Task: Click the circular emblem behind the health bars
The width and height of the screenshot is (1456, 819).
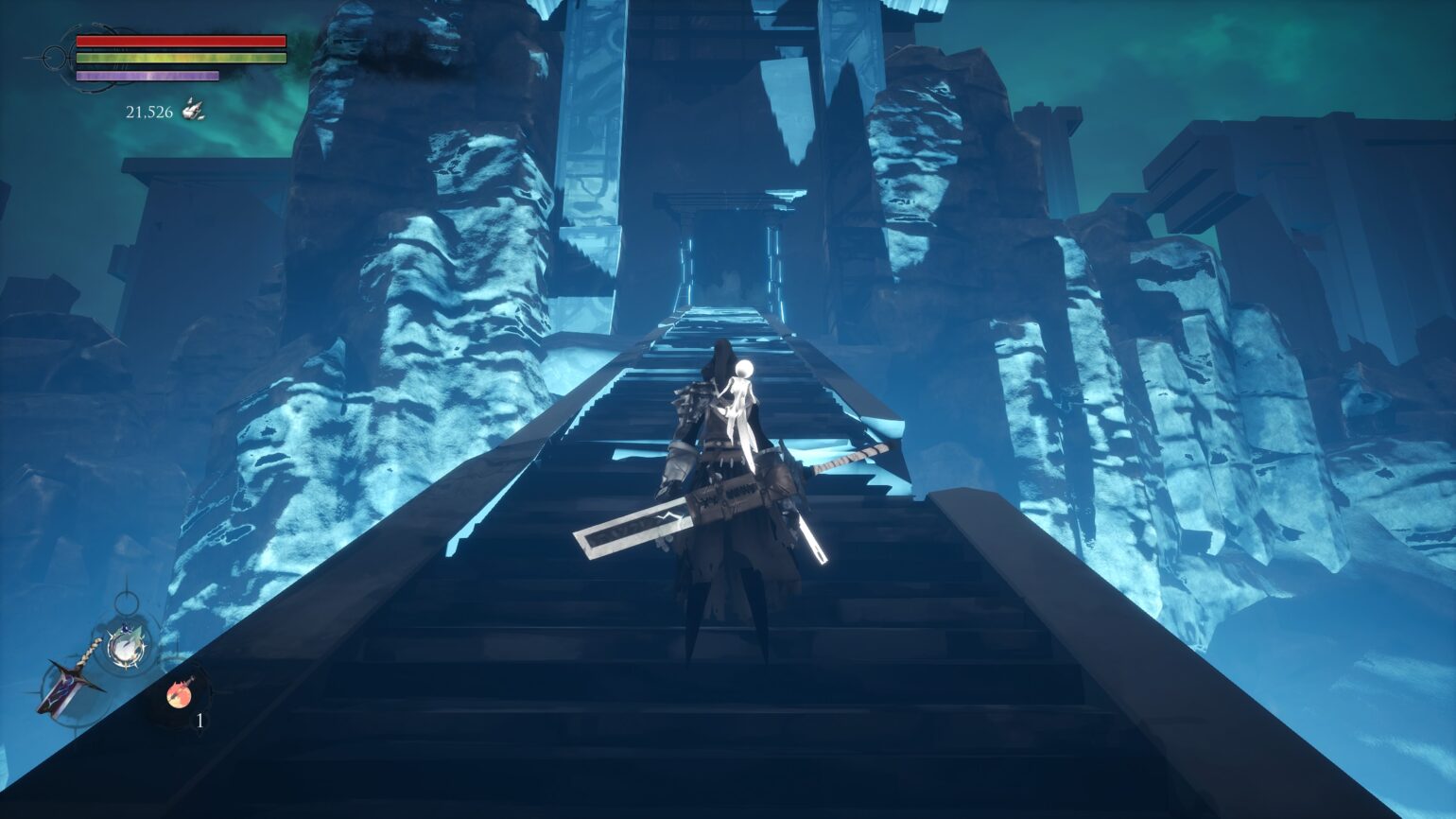Action: [57, 58]
